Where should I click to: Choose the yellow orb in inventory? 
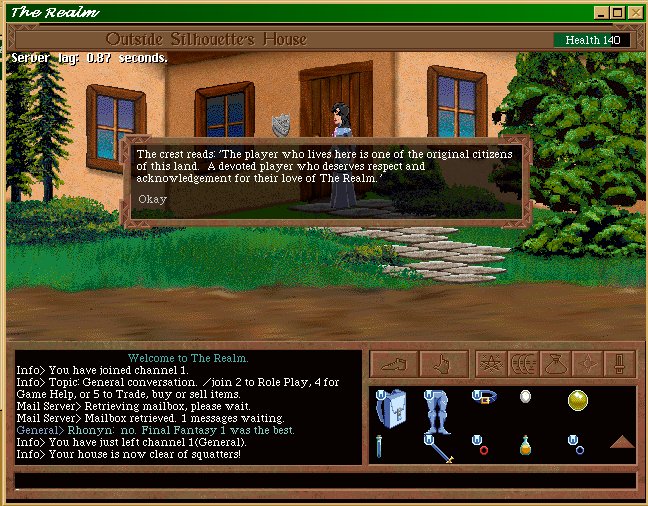(x=577, y=401)
